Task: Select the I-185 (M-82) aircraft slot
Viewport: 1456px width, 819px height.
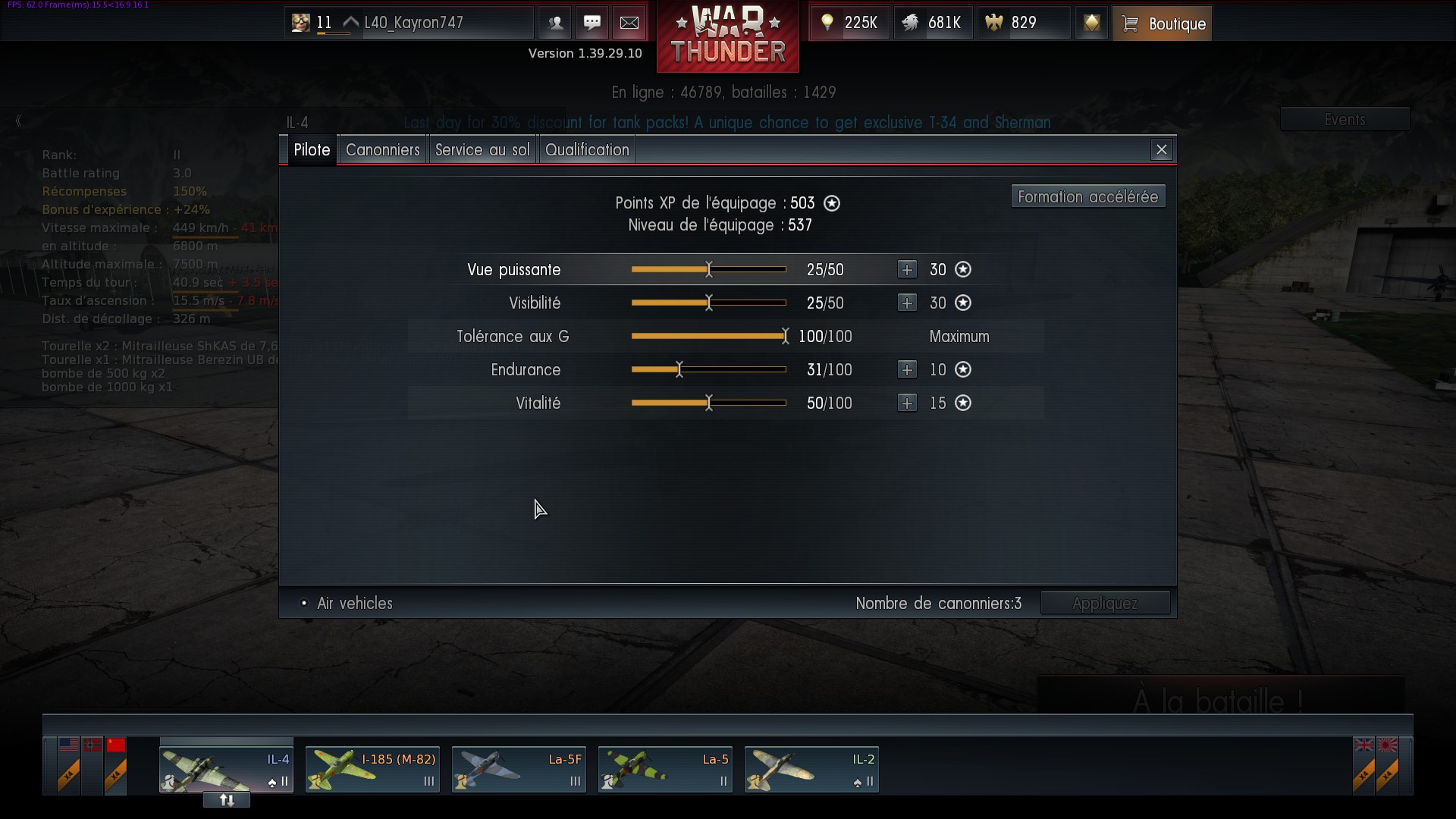Action: (x=372, y=770)
